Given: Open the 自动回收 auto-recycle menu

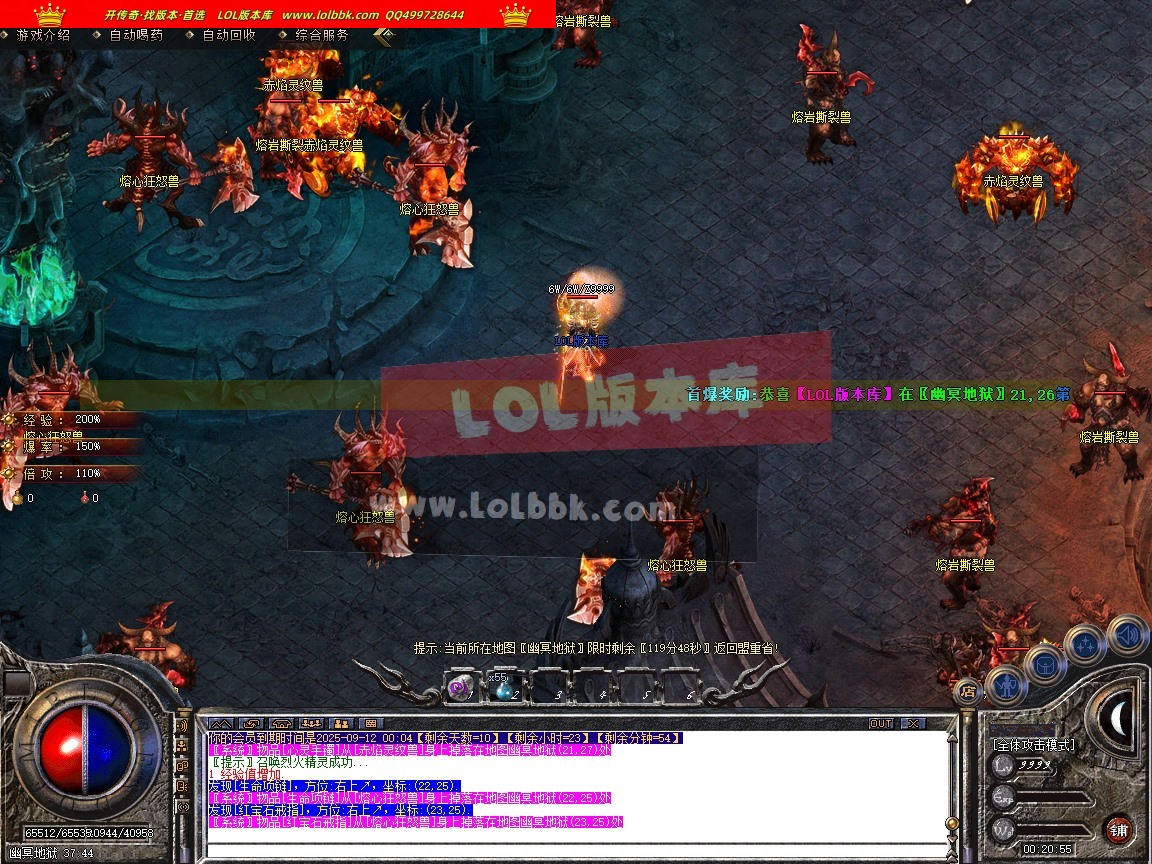Looking at the screenshot, I should click(x=229, y=35).
